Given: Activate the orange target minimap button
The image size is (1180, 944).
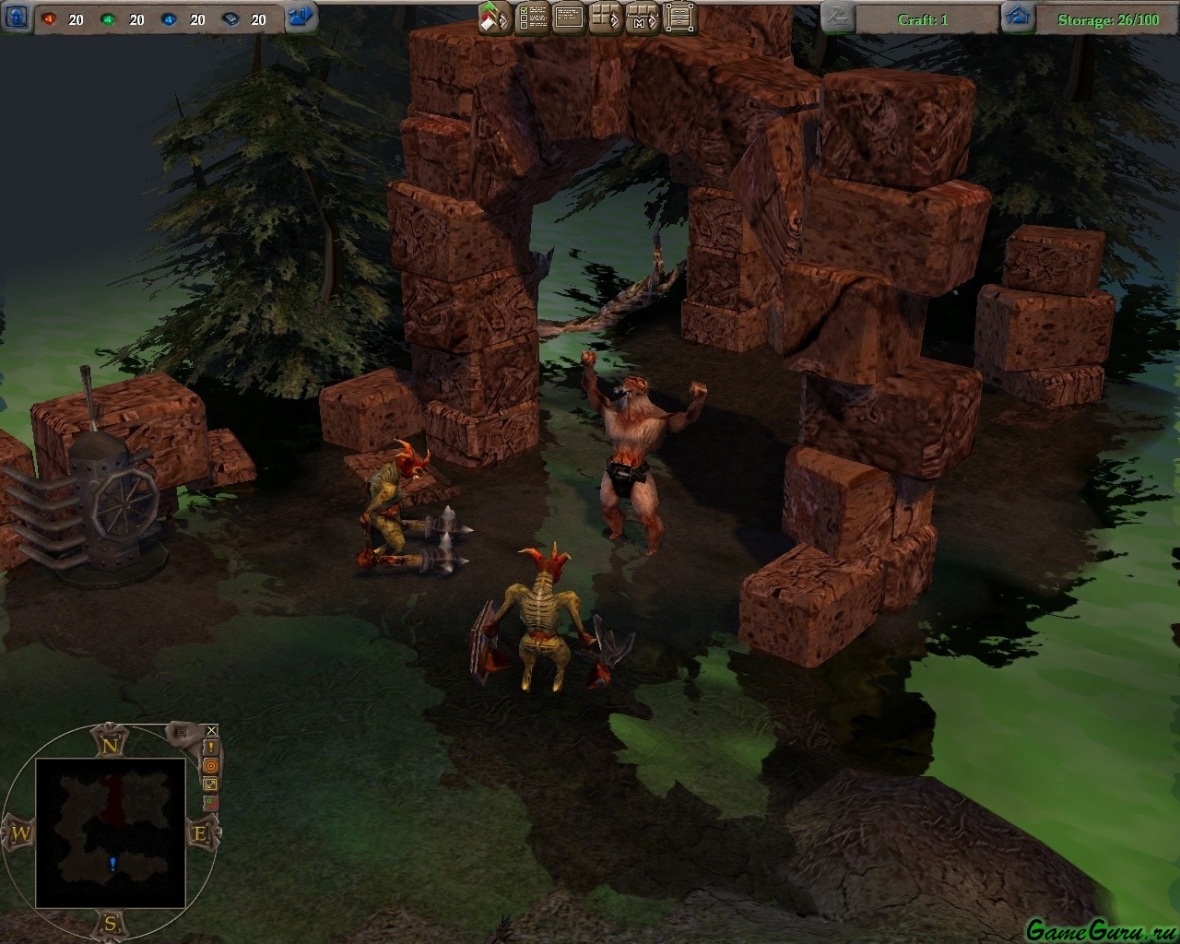Looking at the screenshot, I should [211, 766].
